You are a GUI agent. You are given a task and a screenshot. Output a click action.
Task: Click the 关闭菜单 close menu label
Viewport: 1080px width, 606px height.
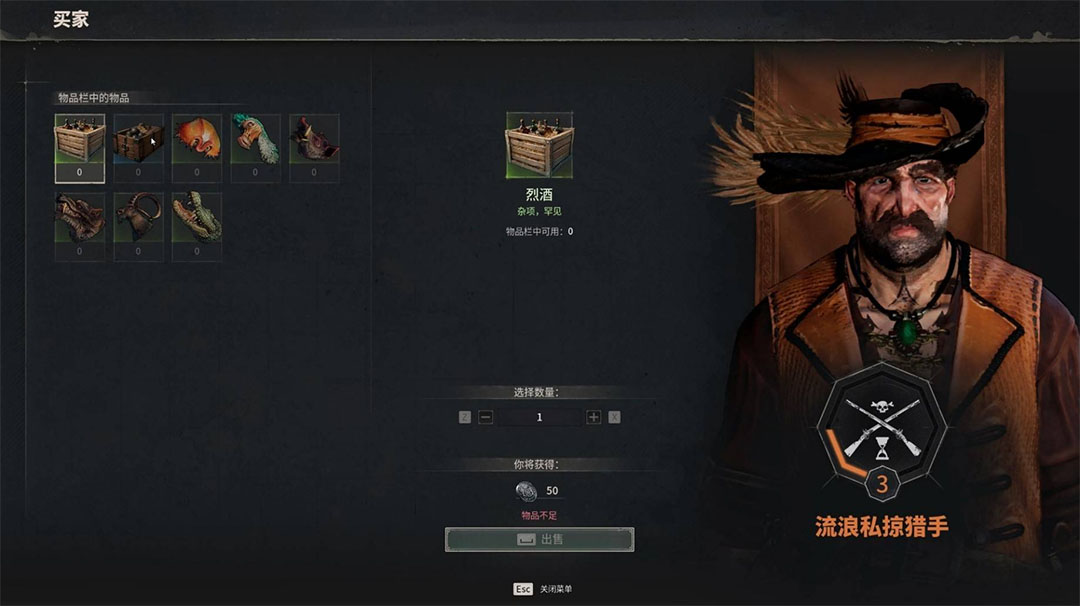tap(556, 590)
